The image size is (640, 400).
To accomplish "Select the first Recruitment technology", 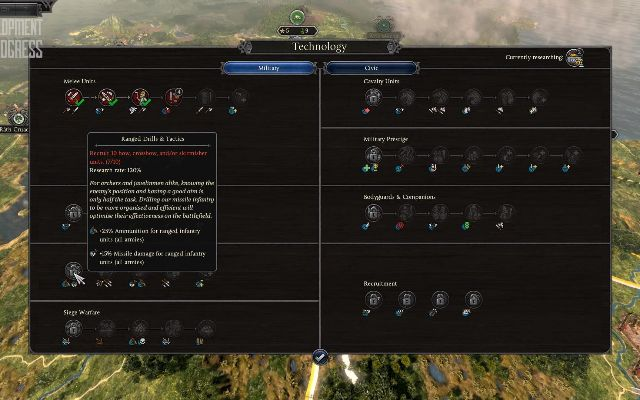I will point(372,298).
